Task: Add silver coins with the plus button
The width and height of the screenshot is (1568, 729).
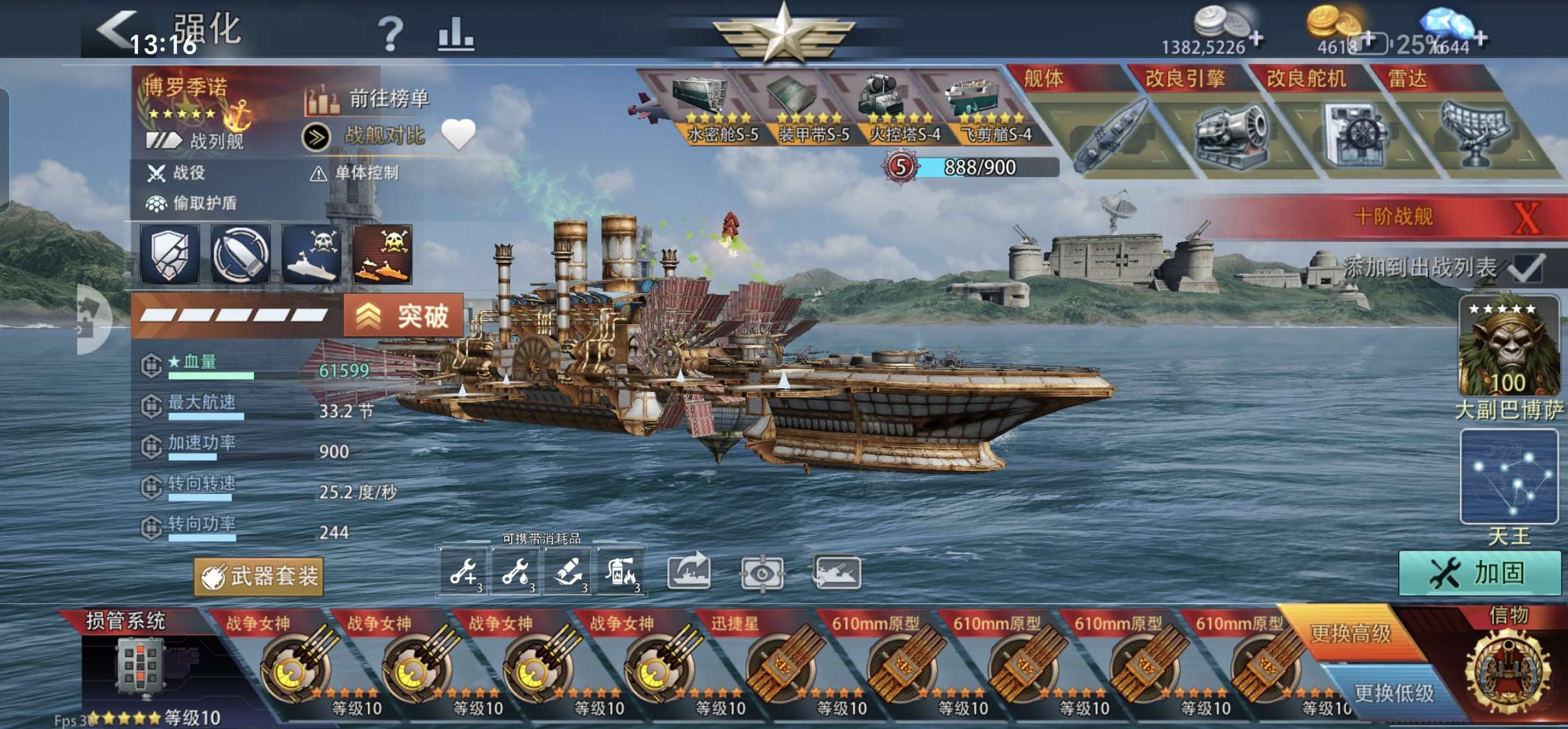Action: click(x=1257, y=39)
